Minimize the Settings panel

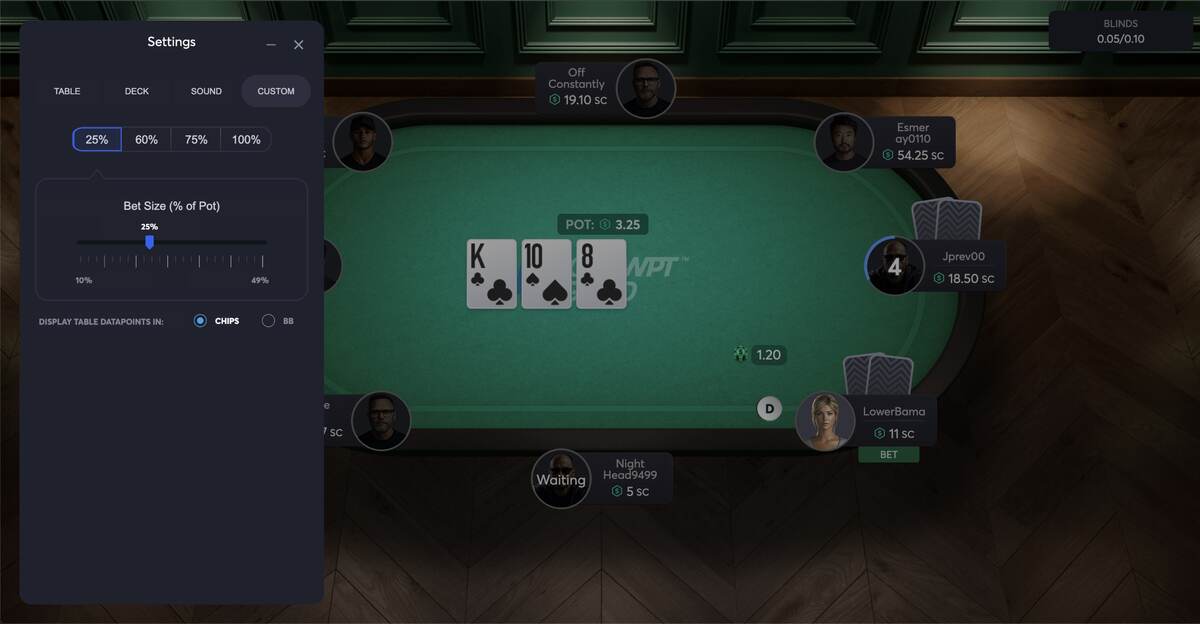pyautogui.click(x=271, y=45)
